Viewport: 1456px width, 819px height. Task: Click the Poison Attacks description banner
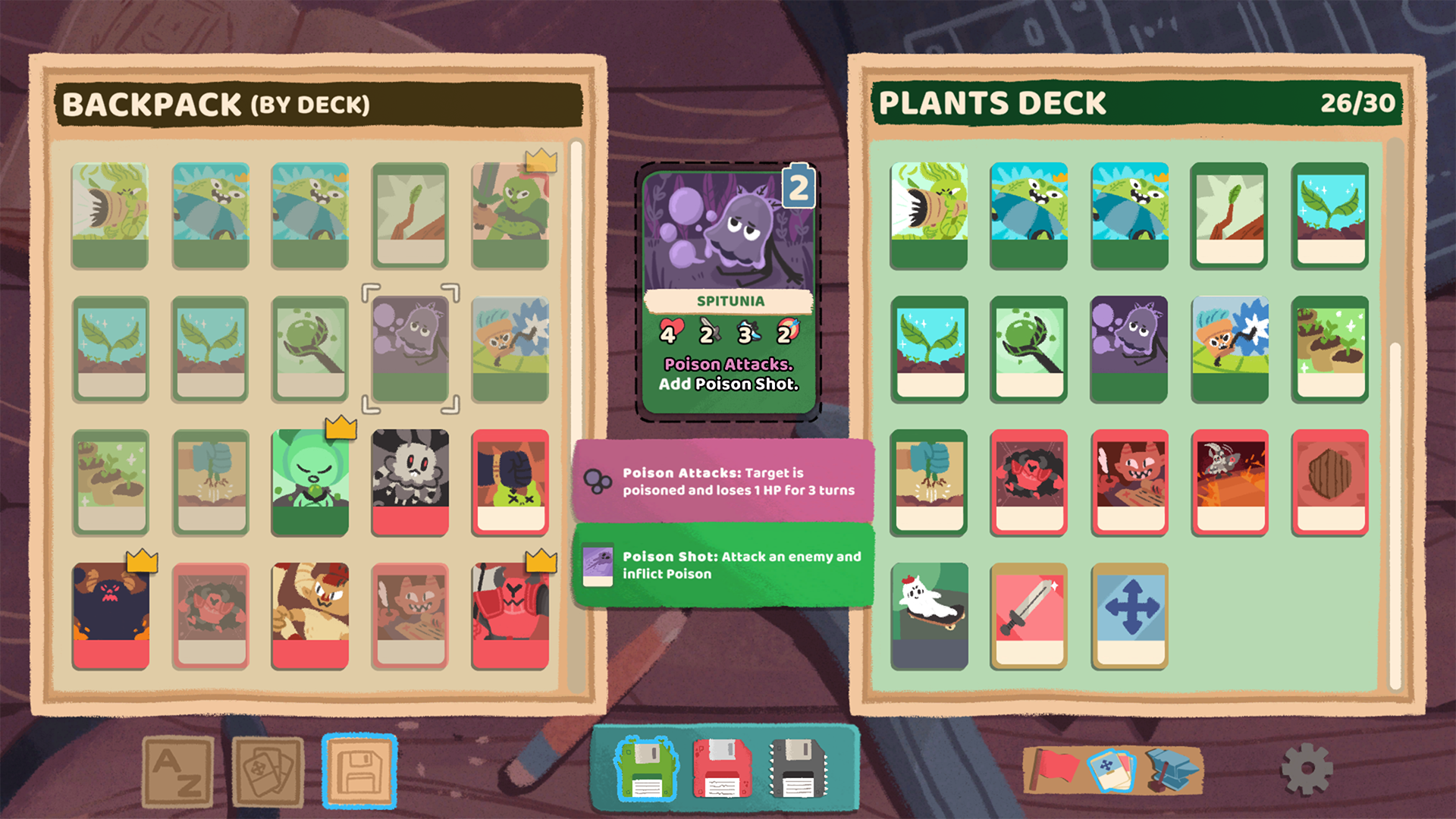click(x=726, y=481)
